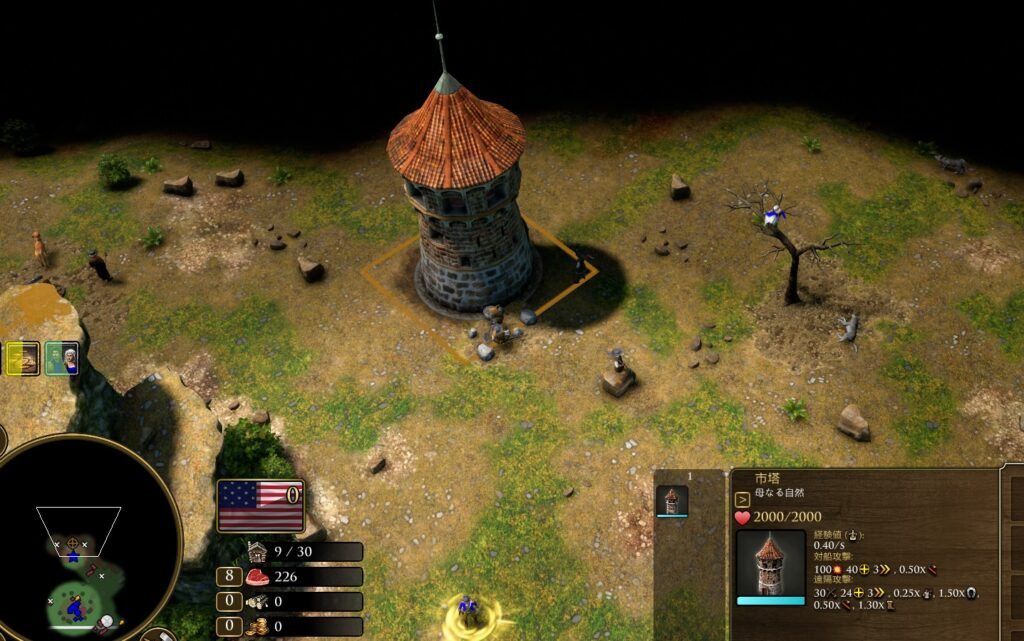1024x641 pixels.
Task: Click the yellow highlighted notification icon
Action: point(22,358)
